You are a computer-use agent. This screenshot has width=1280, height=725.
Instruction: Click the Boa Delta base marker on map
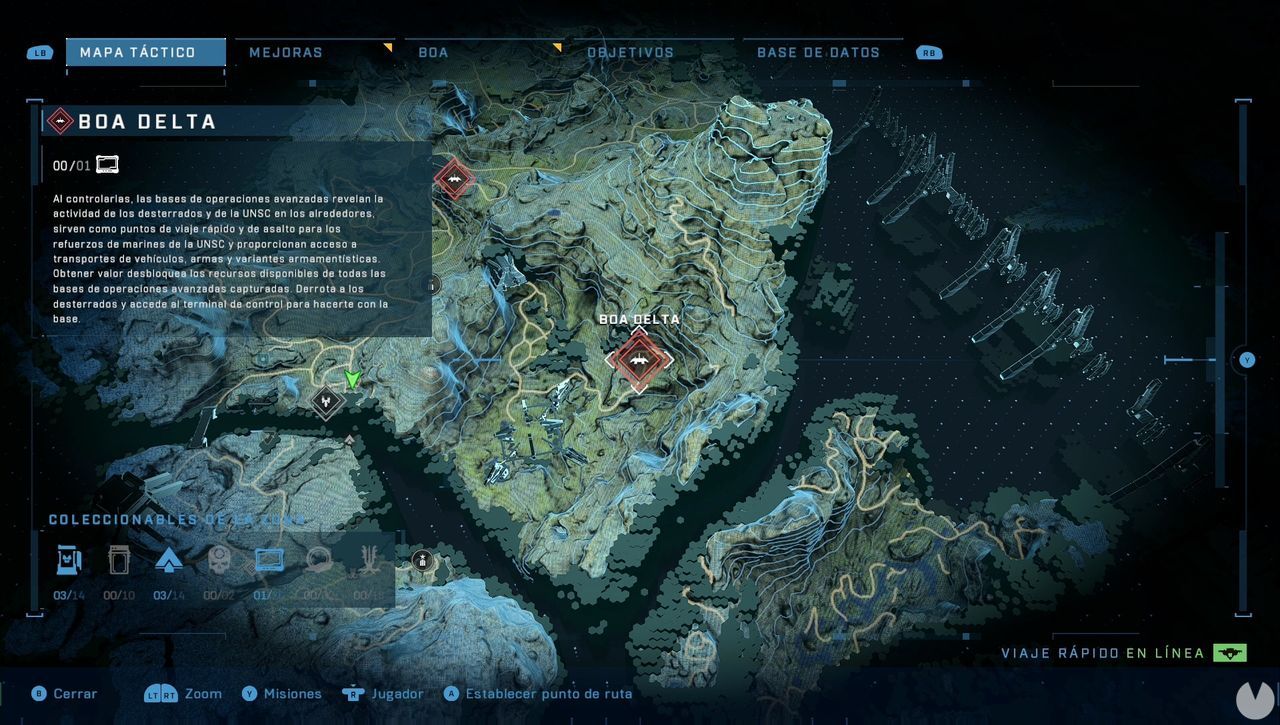pyautogui.click(x=639, y=360)
